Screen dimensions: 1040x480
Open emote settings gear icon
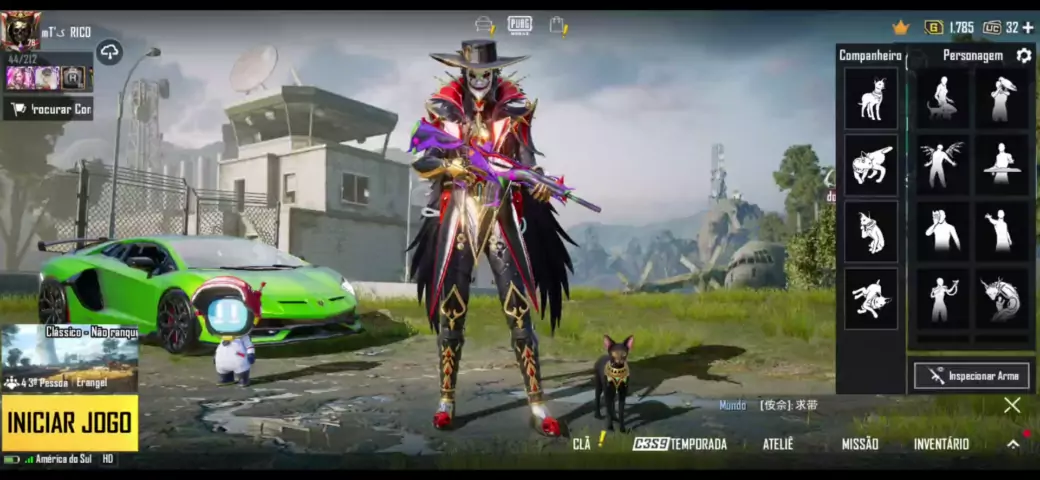tap(1024, 56)
